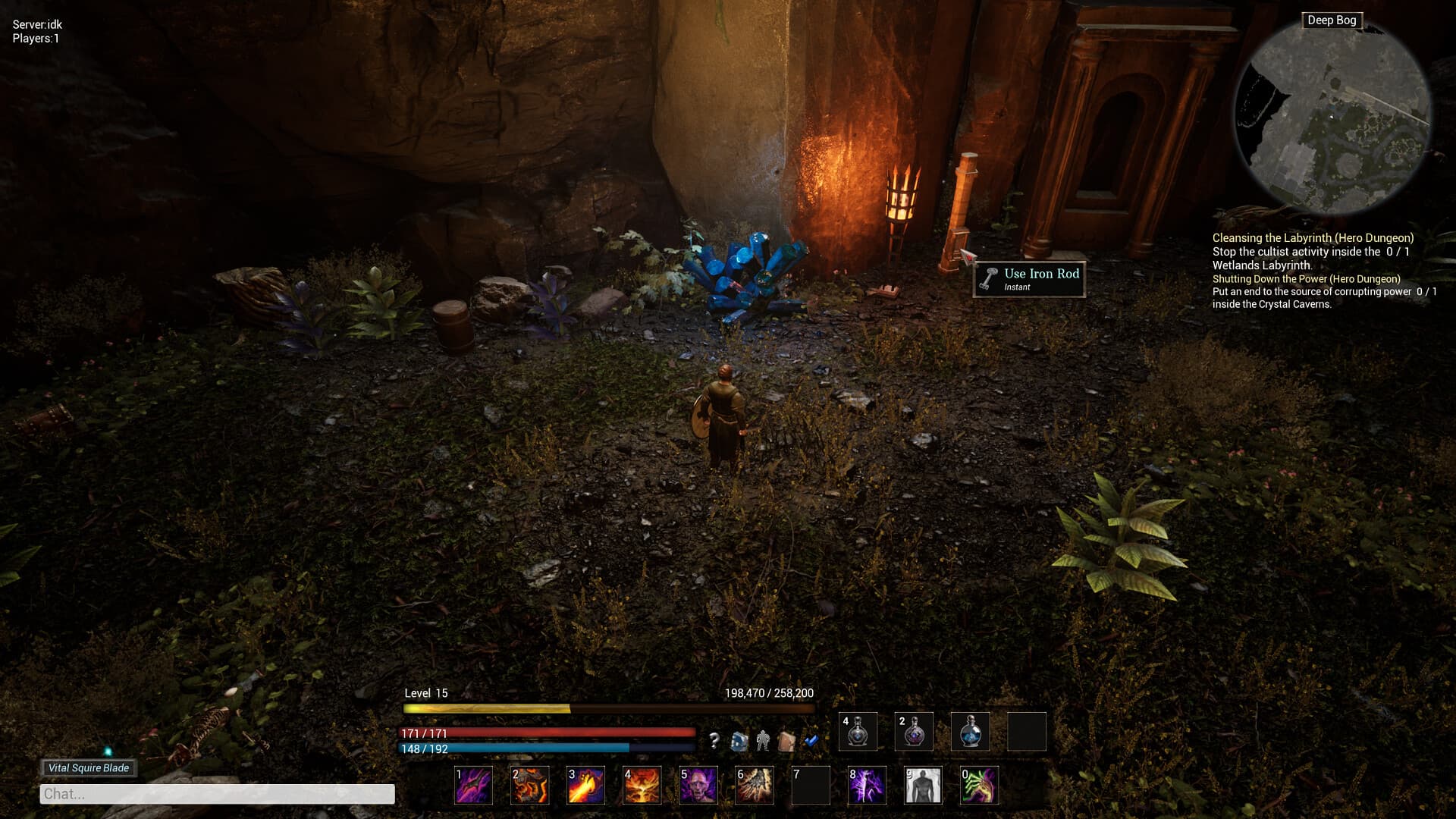Viewport: 1456px width, 819px height.
Task: Activate the green glowing hand ability
Action: [x=979, y=785]
